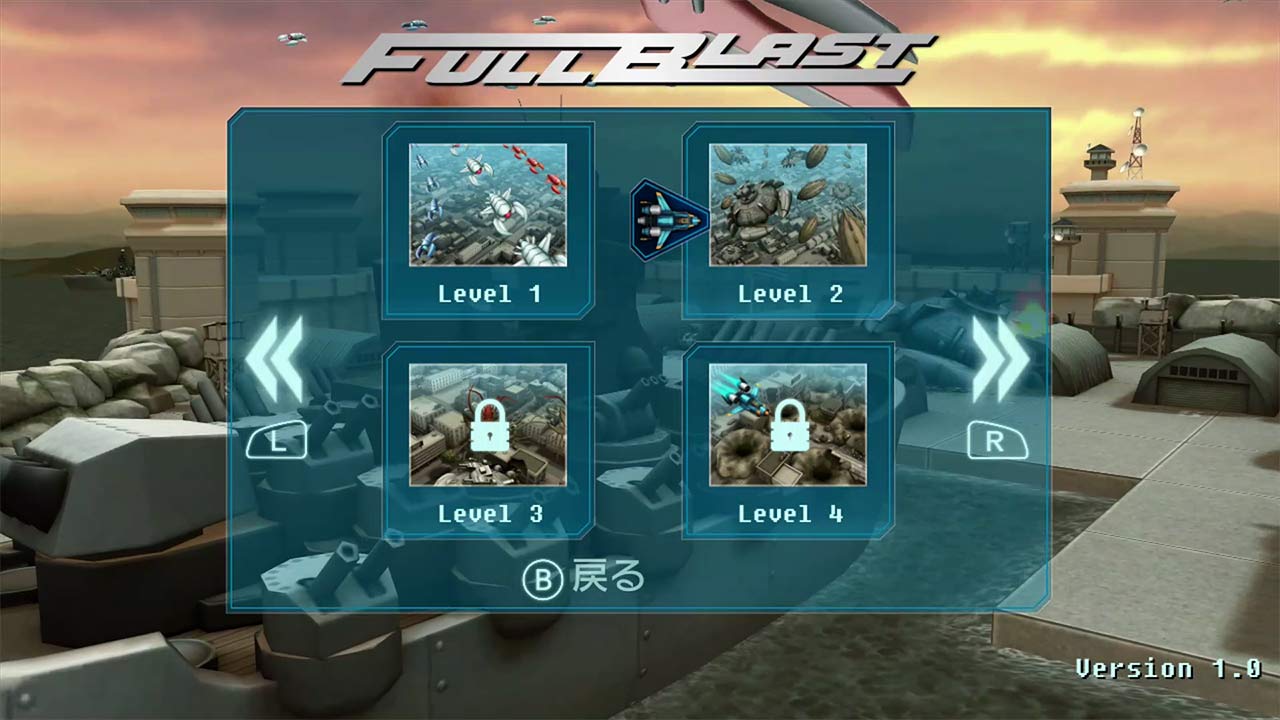This screenshot has width=1280, height=720.
Task: Select the Level 1 stage thumbnail
Action: (489, 205)
